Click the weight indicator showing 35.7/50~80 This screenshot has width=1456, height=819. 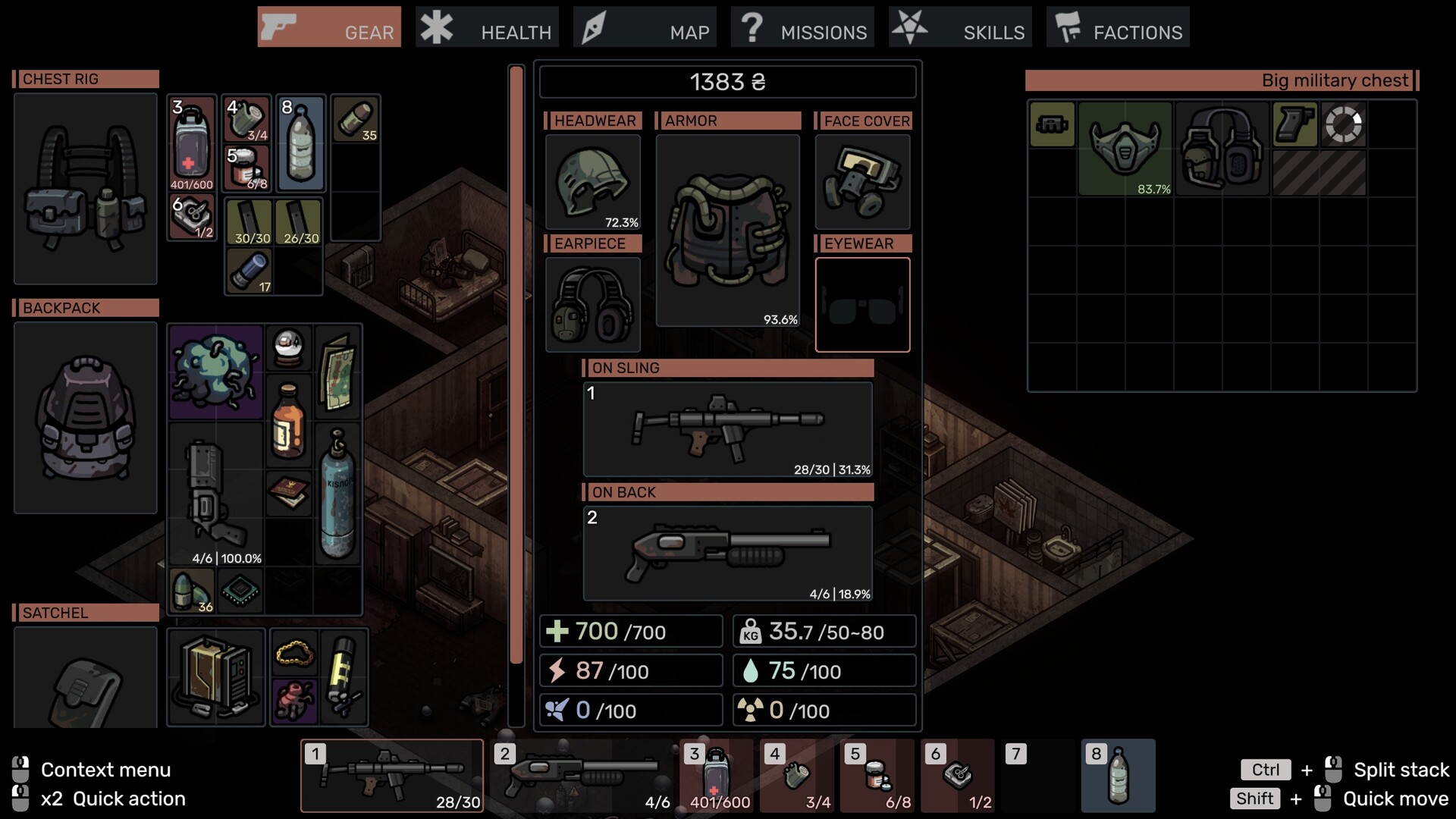[x=824, y=631]
